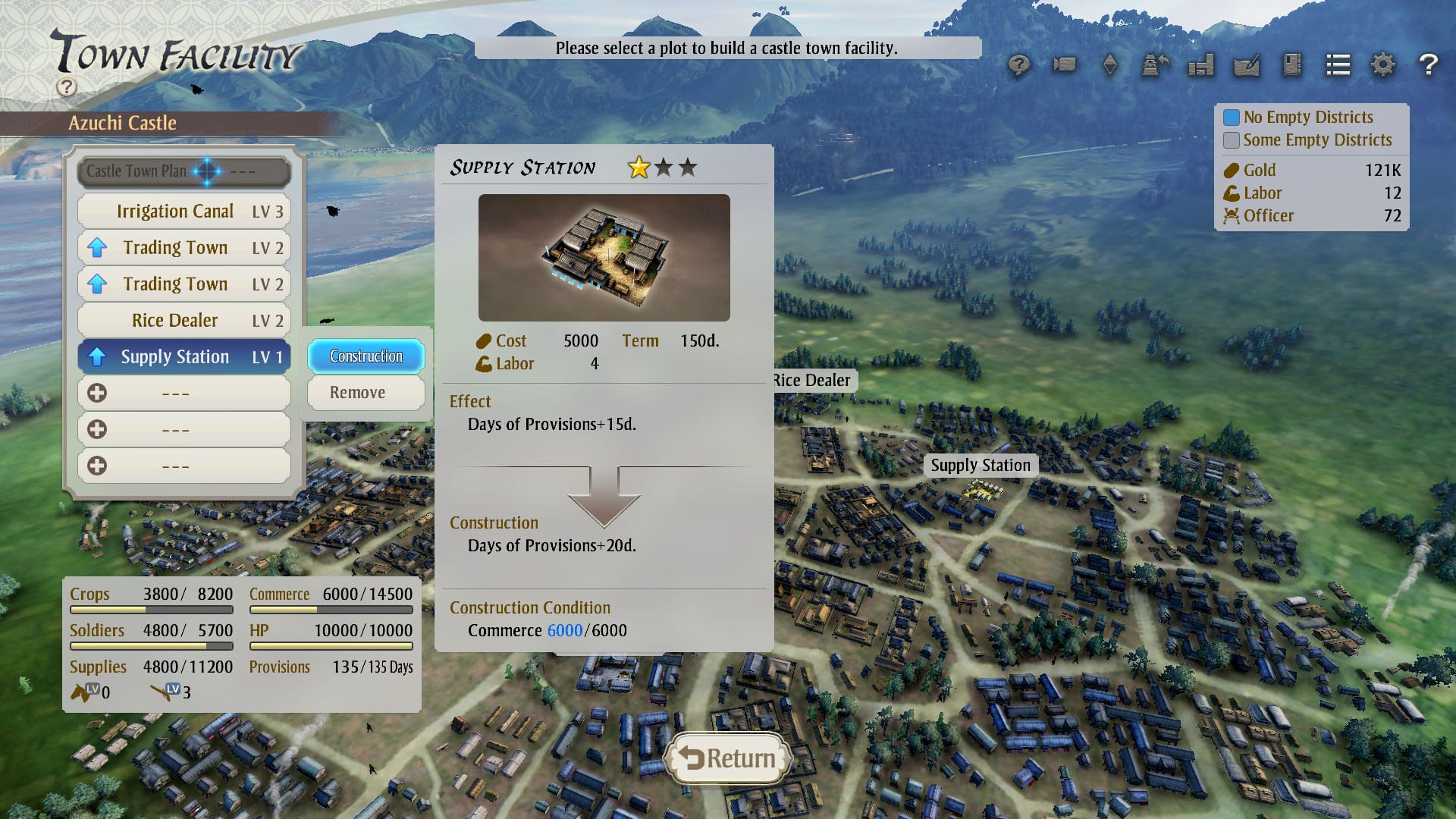Click the Supply Station label on the map
This screenshot has height=819, width=1456.
coord(981,466)
